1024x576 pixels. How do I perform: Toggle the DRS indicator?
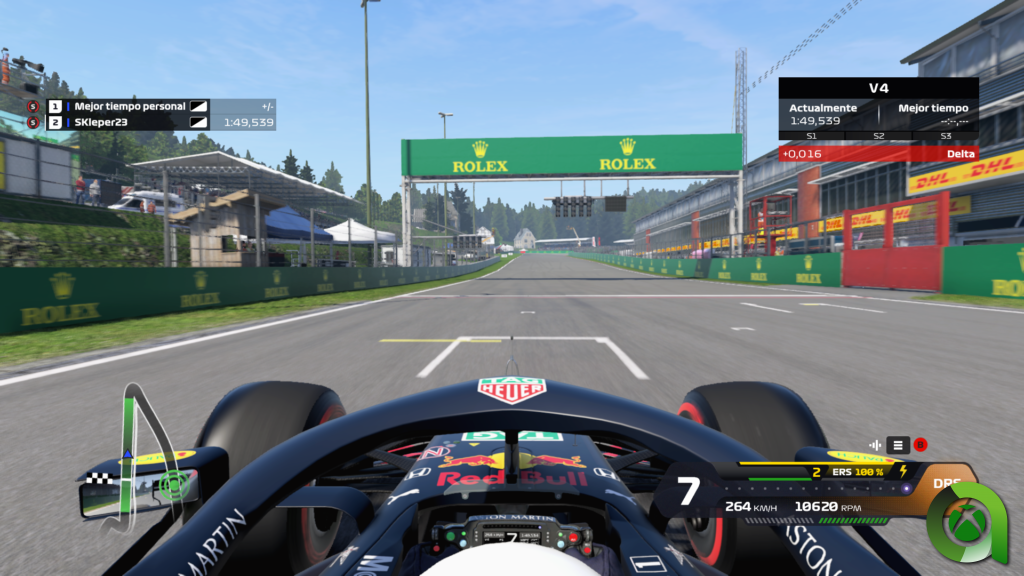tap(945, 483)
